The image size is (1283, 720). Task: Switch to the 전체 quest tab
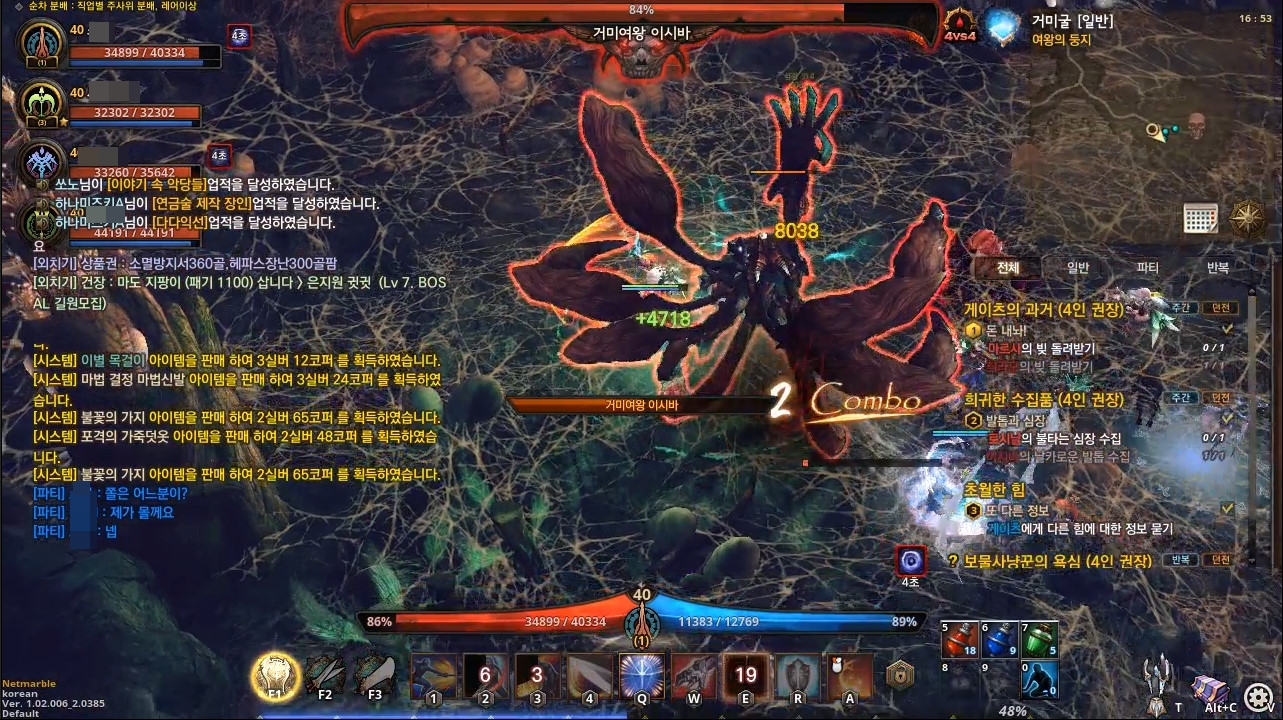[1008, 268]
